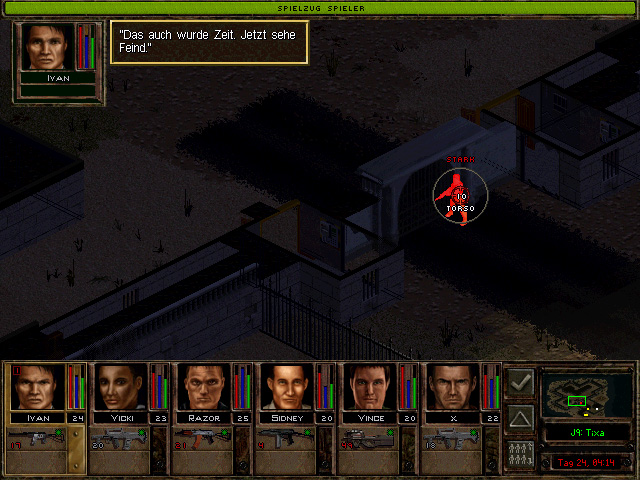
Task: Open the sector minimap
Action: (585, 394)
